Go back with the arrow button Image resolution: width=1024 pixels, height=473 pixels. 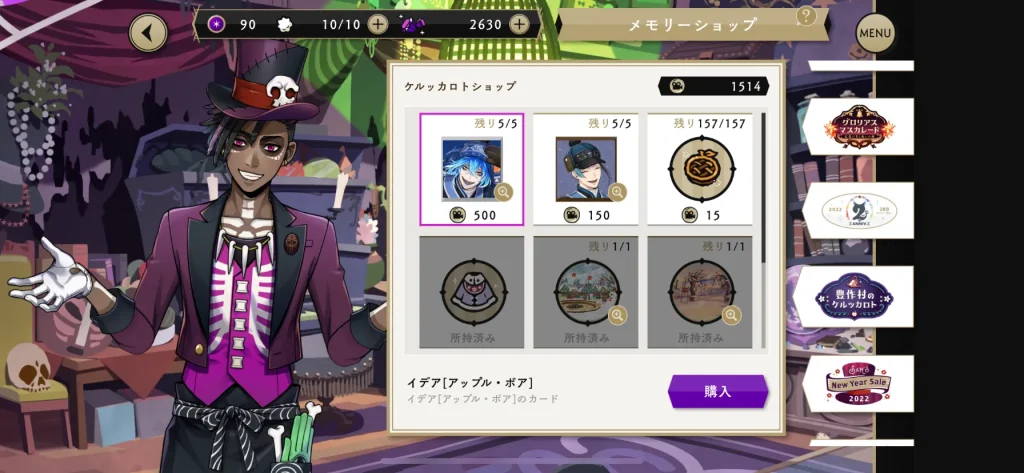click(148, 32)
